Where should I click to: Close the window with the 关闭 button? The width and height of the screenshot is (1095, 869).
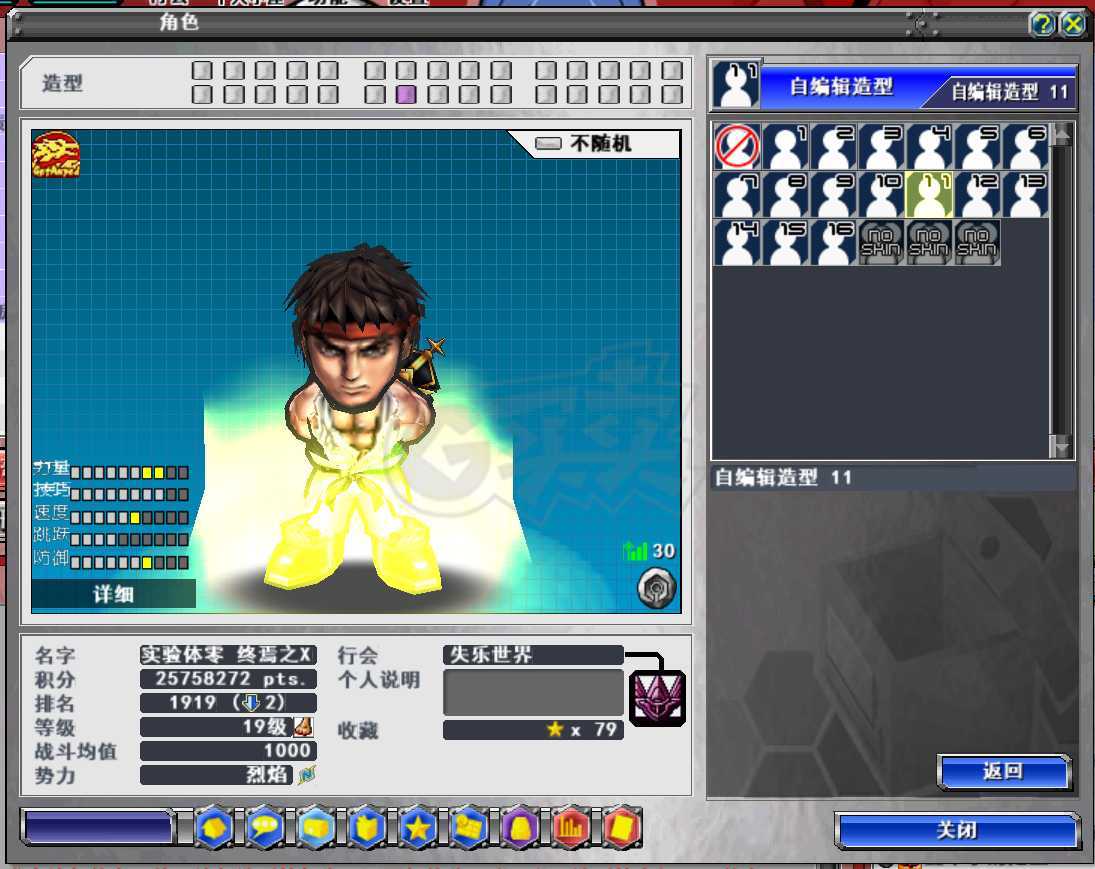point(957,831)
